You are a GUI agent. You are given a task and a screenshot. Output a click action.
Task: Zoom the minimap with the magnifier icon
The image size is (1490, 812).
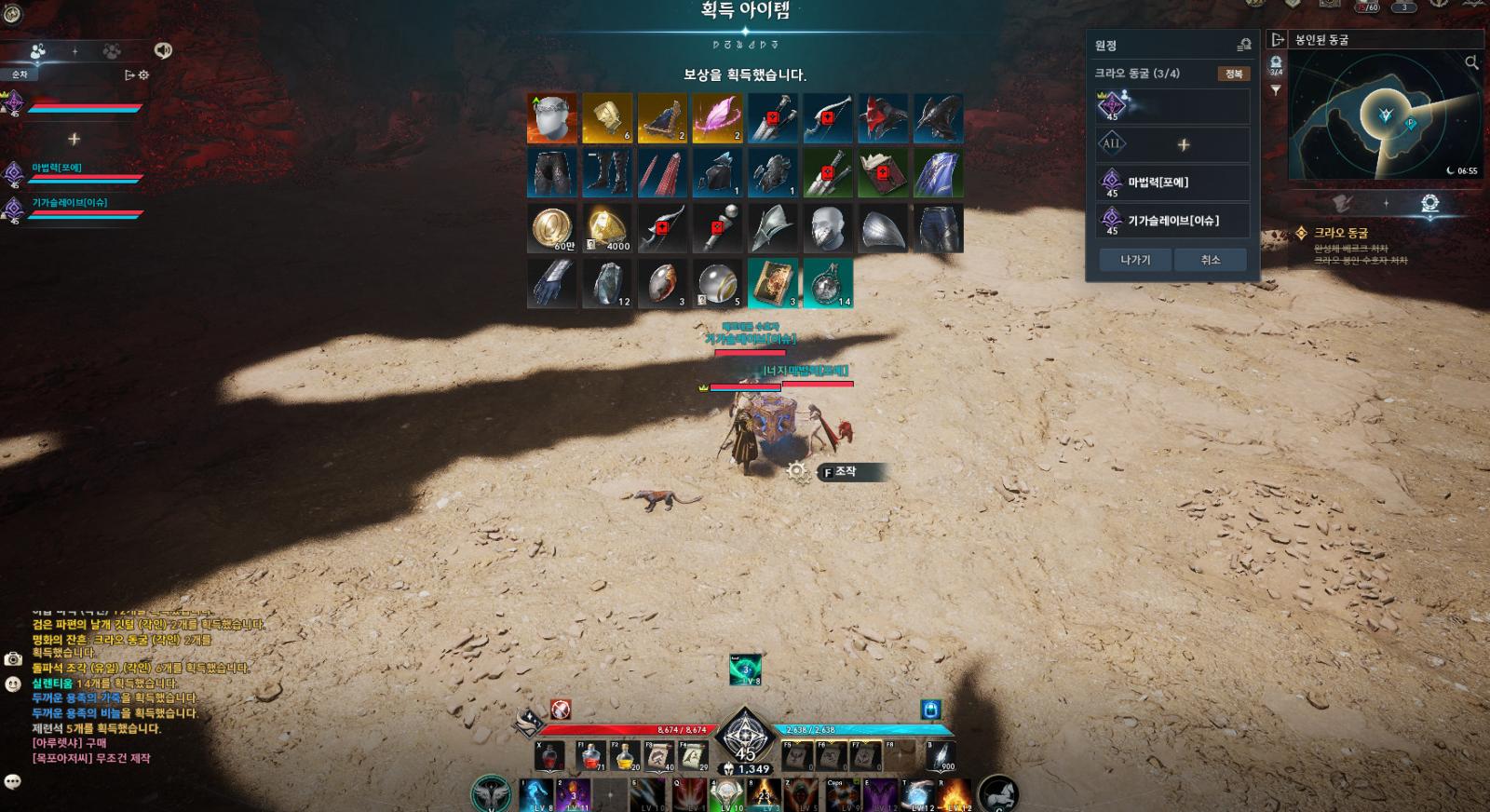click(x=1471, y=63)
